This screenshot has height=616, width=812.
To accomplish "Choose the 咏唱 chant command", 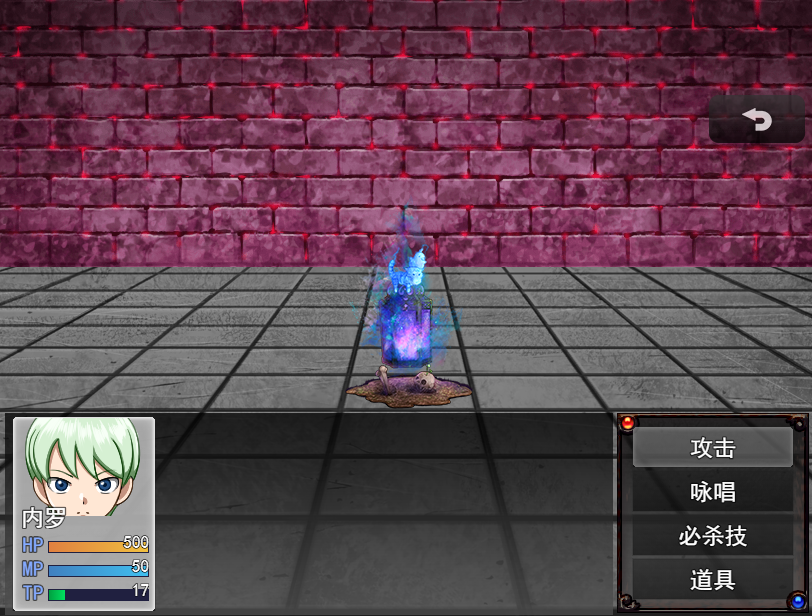I will pyautogui.click(x=712, y=492).
